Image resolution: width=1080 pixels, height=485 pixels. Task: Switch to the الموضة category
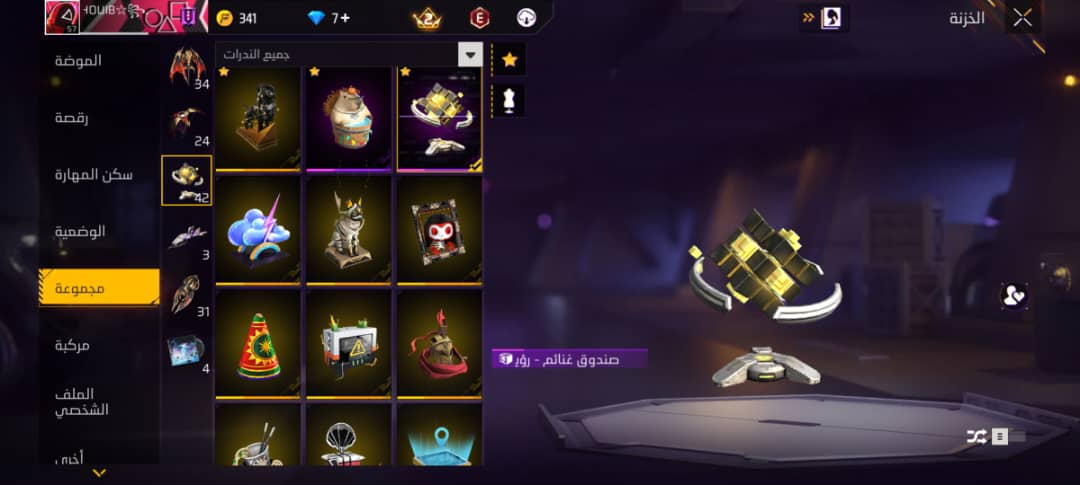[x=78, y=61]
